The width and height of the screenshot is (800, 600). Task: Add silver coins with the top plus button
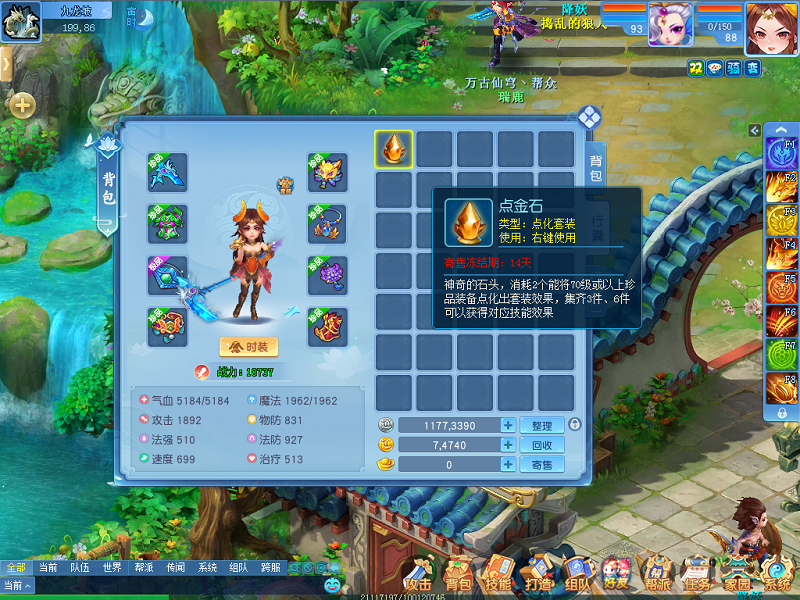[508, 425]
